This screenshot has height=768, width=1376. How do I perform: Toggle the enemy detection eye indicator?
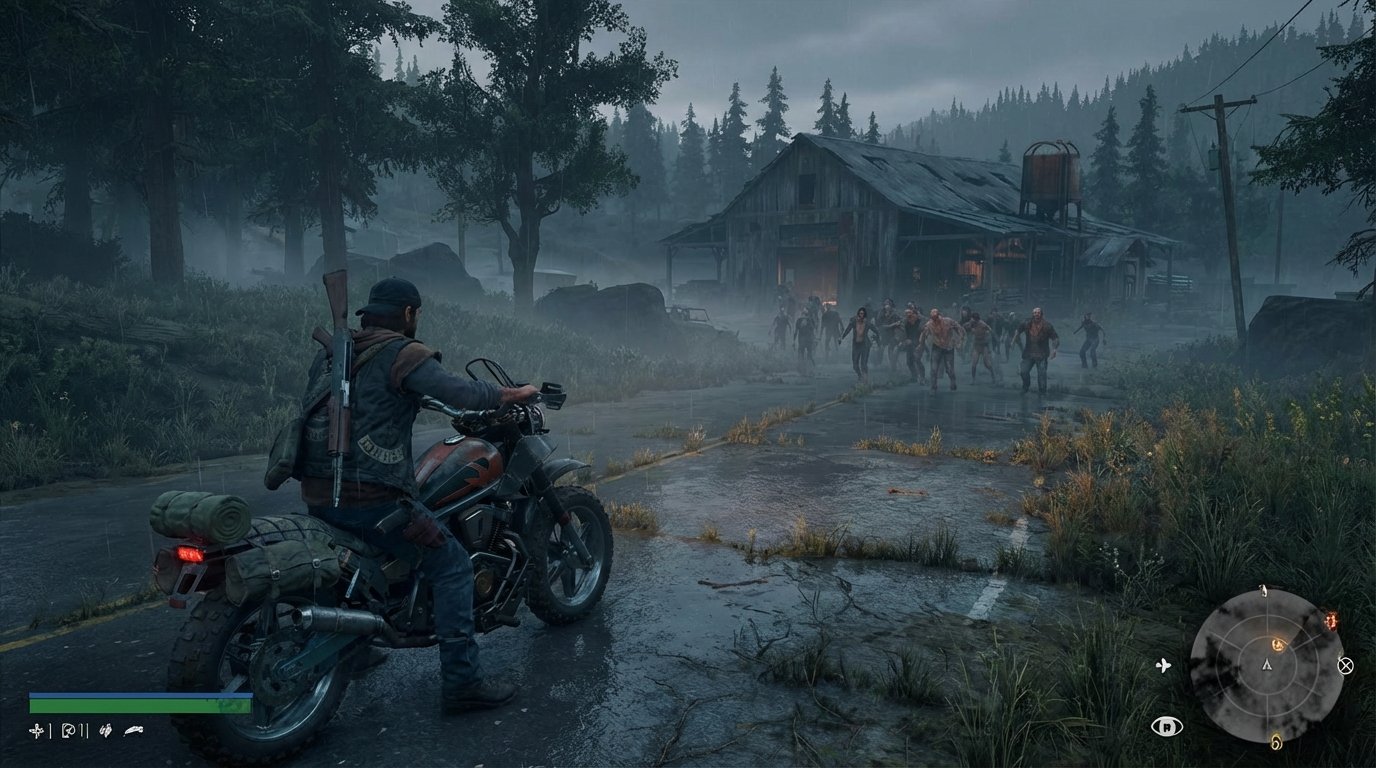(x=1166, y=726)
